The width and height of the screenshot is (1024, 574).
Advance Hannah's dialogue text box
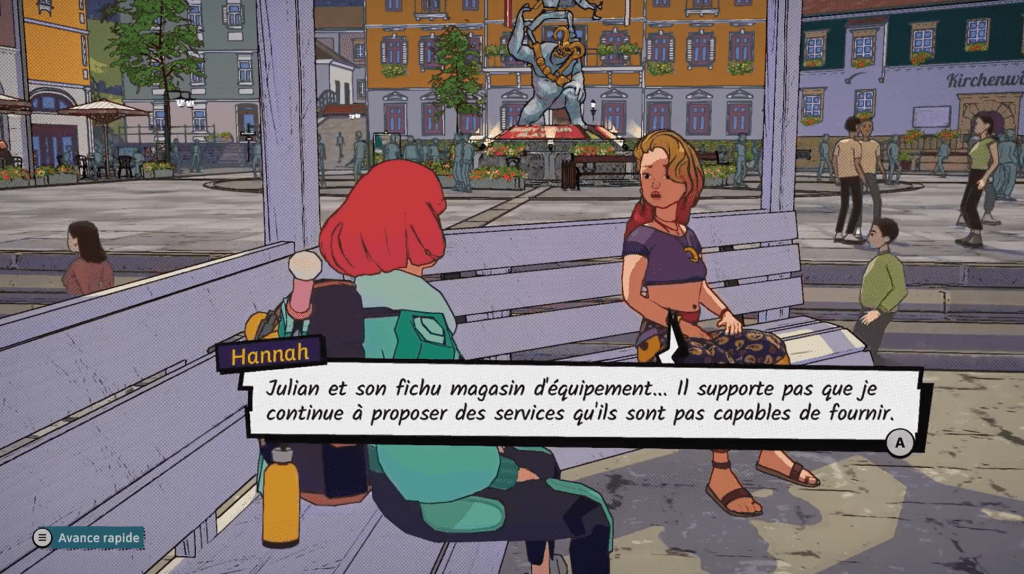pyautogui.click(x=900, y=441)
